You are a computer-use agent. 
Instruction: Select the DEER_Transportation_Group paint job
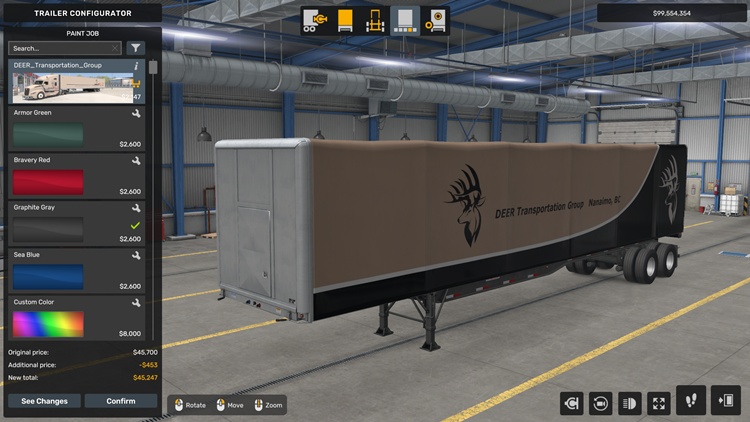[x=76, y=82]
